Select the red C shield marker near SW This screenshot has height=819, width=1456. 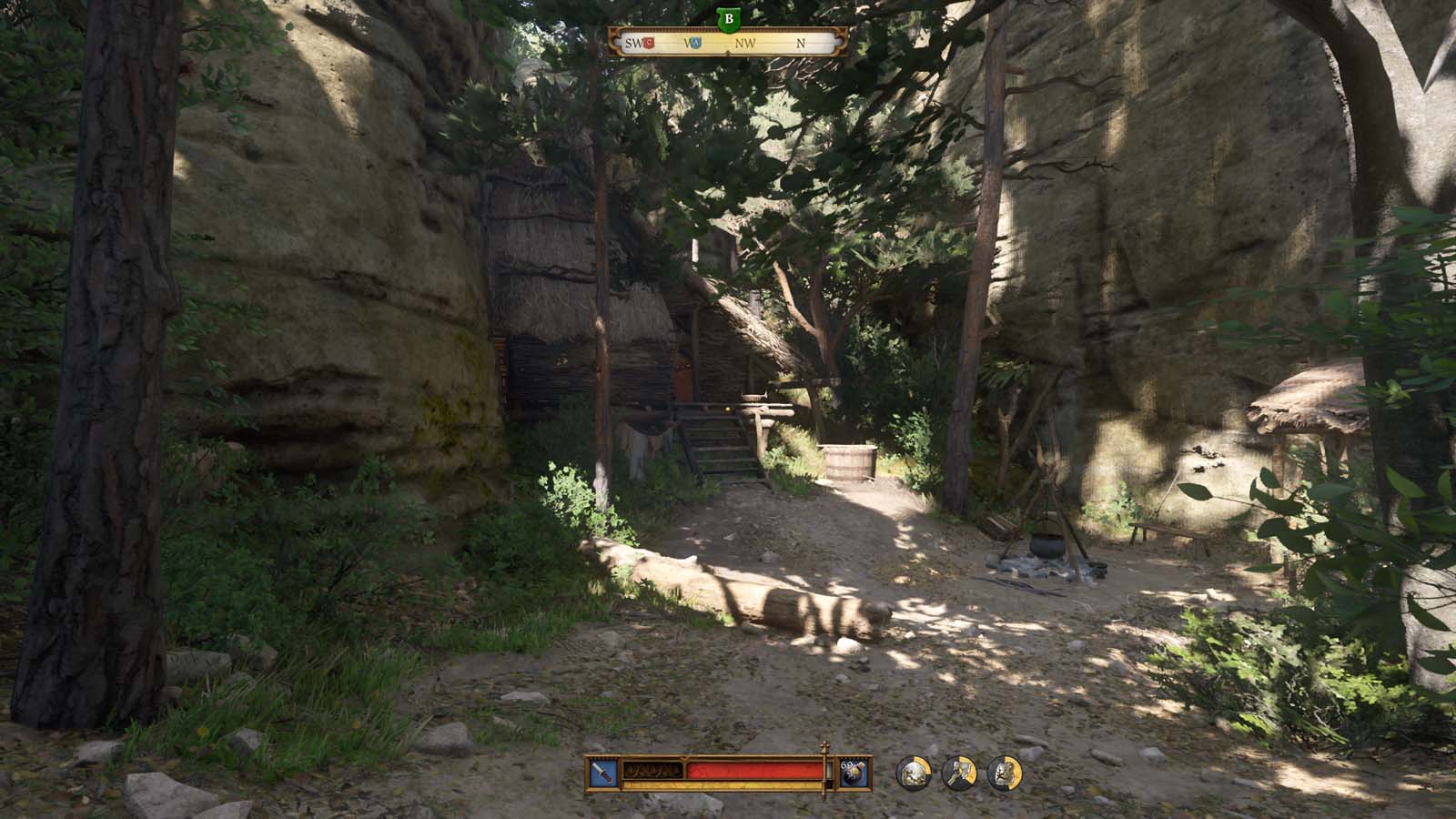(648, 43)
